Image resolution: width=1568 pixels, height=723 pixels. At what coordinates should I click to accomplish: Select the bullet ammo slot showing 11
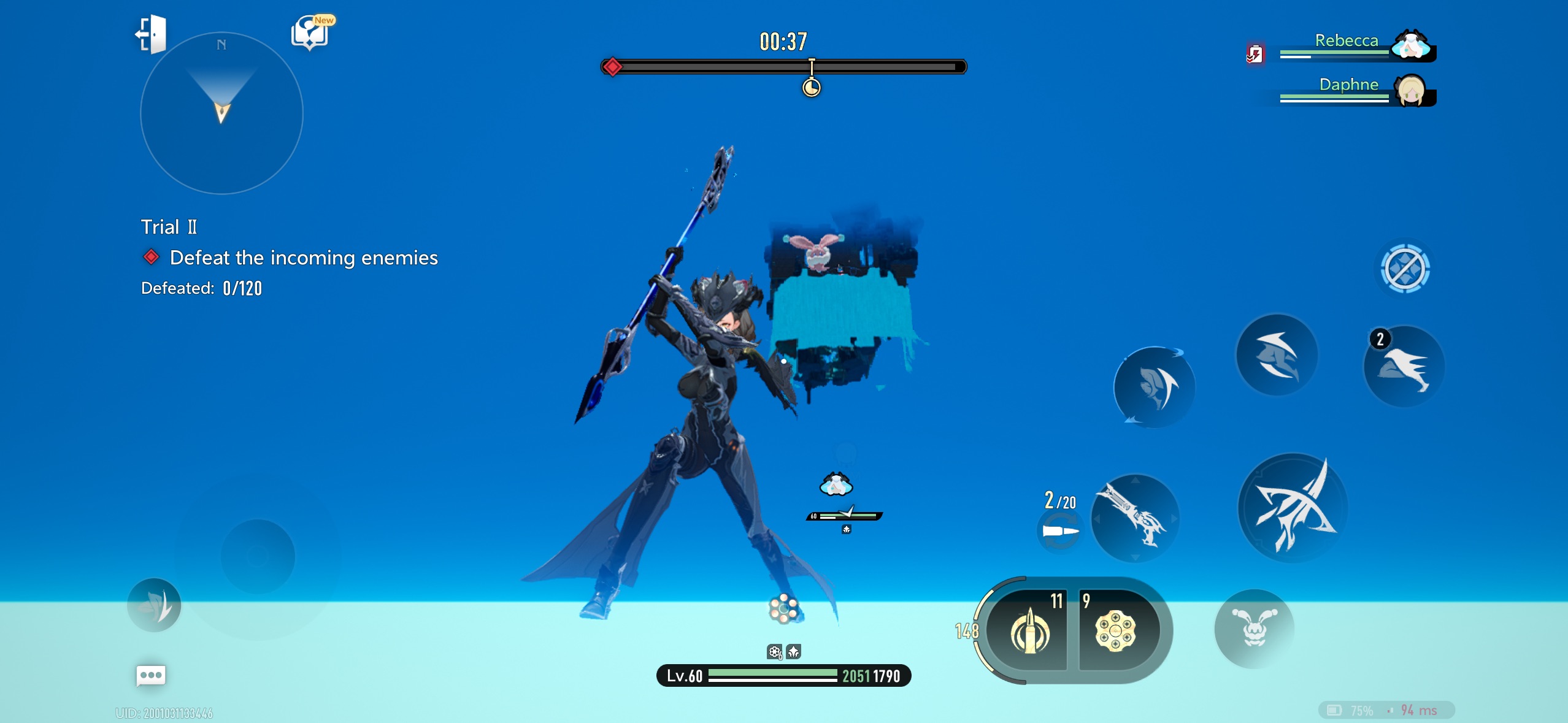coord(1029,631)
